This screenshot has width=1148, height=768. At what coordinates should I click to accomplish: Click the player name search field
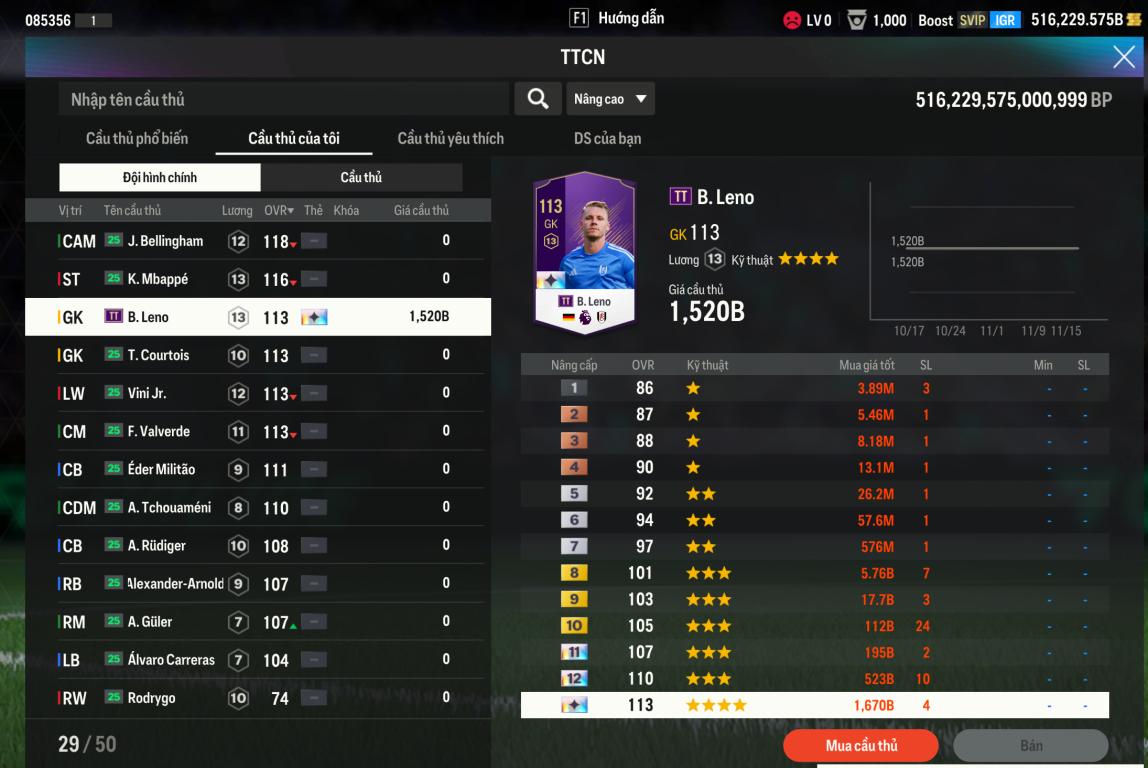click(285, 99)
